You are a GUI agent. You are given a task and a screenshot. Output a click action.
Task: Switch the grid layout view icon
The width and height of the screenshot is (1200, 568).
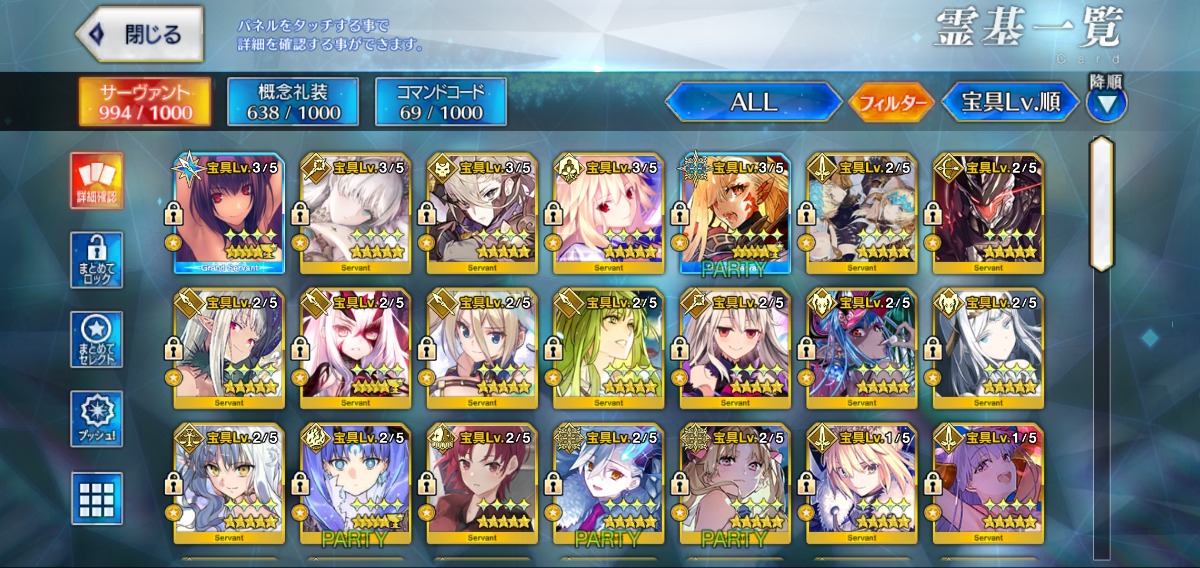point(97,498)
